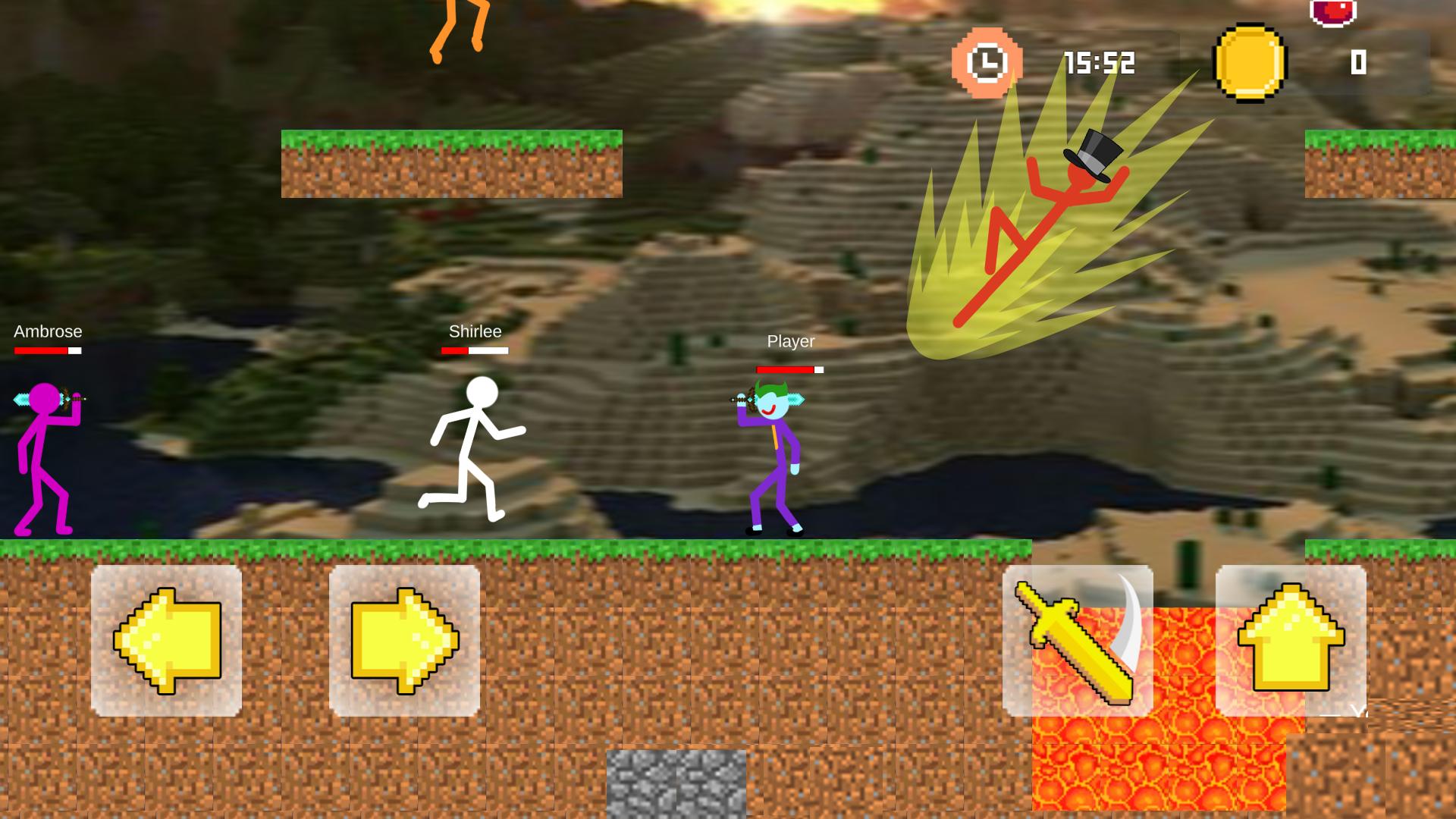Image resolution: width=1456 pixels, height=819 pixels.
Task: Click Shirlee's health bar
Action: click(x=473, y=351)
